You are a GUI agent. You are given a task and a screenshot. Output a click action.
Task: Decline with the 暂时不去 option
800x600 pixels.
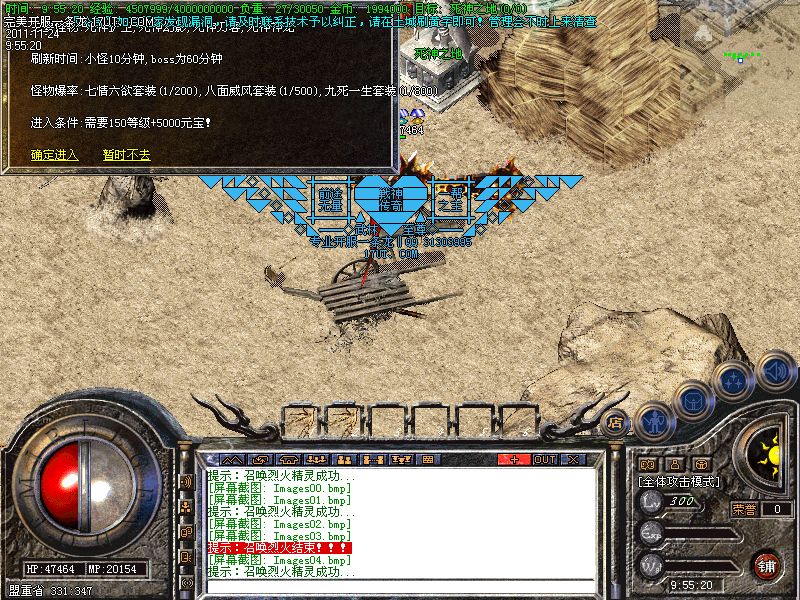[x=126, y=155]
